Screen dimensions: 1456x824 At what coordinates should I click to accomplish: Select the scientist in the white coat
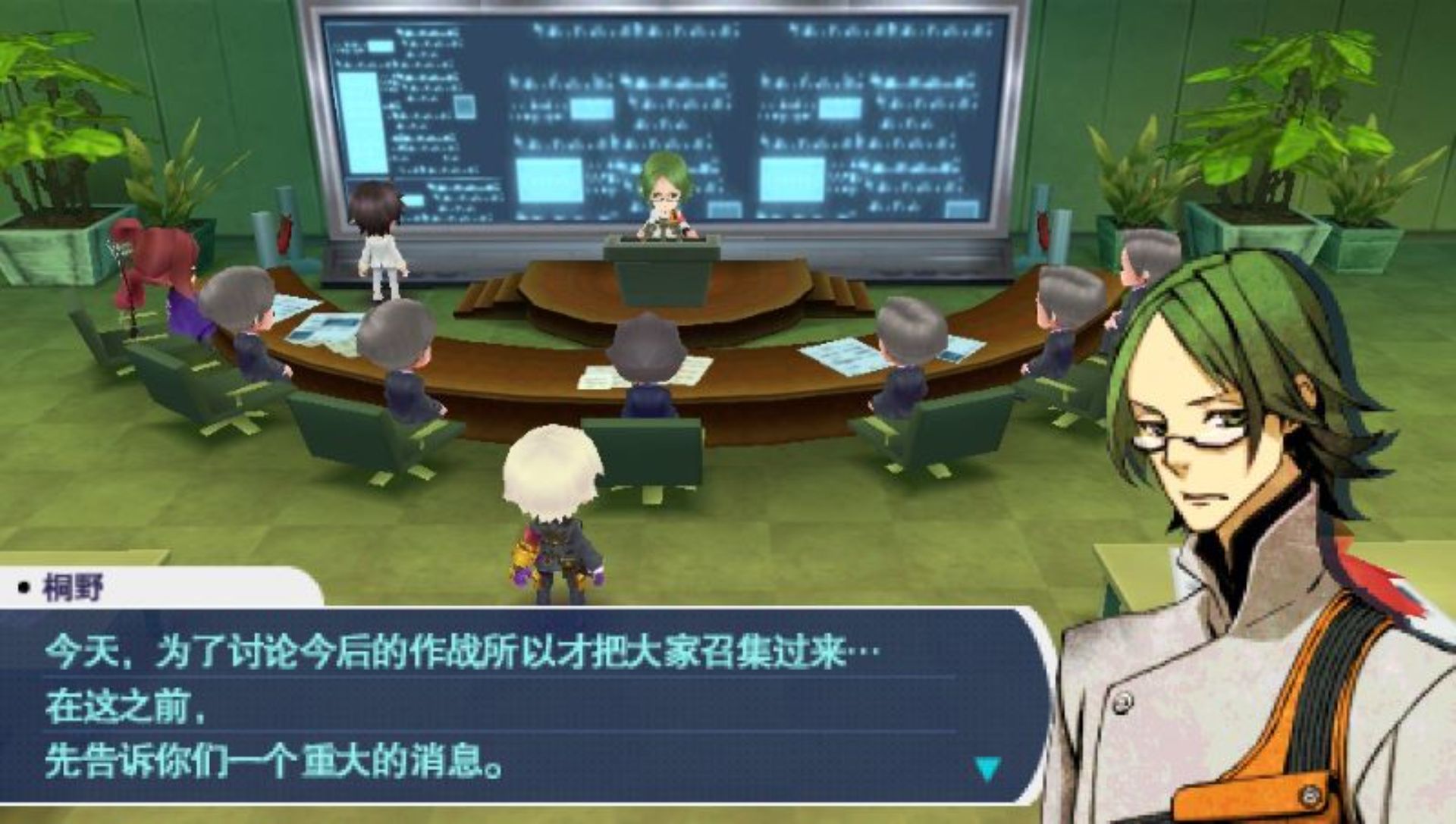[x=381, y=235]
